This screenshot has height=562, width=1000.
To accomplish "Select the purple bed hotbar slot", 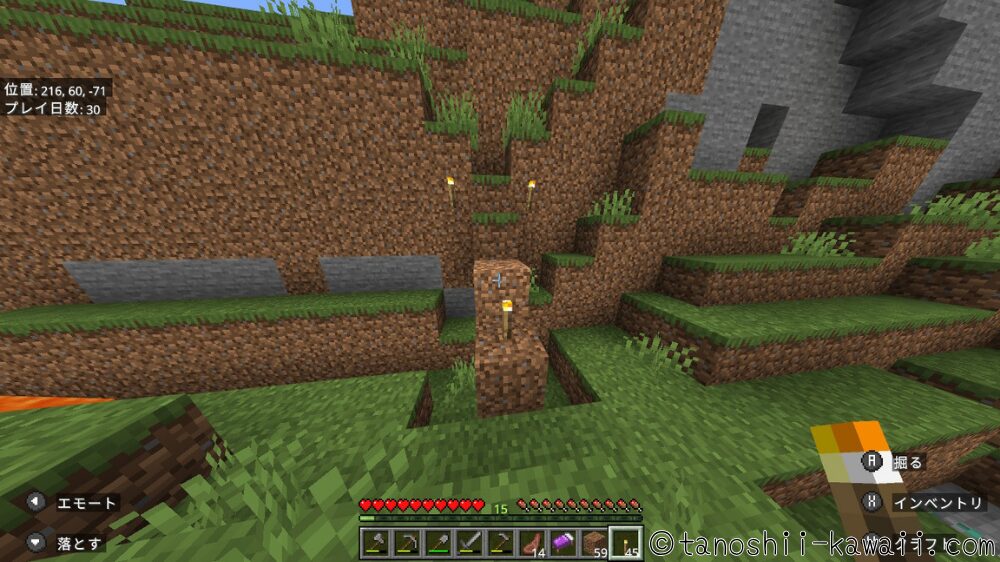I will pyautogui.click(x=563, y=542).
